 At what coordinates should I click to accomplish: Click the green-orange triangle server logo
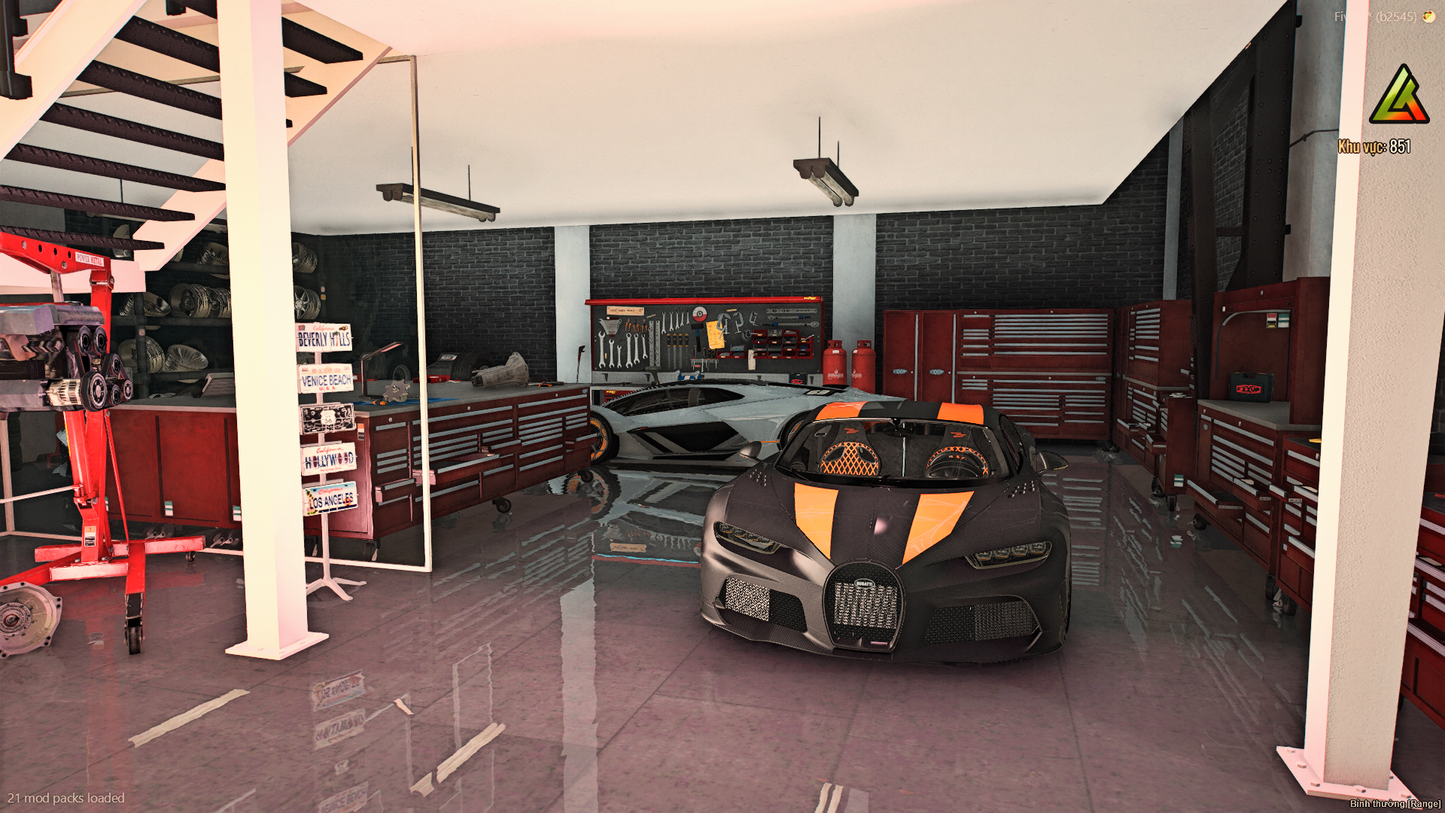1399,97
